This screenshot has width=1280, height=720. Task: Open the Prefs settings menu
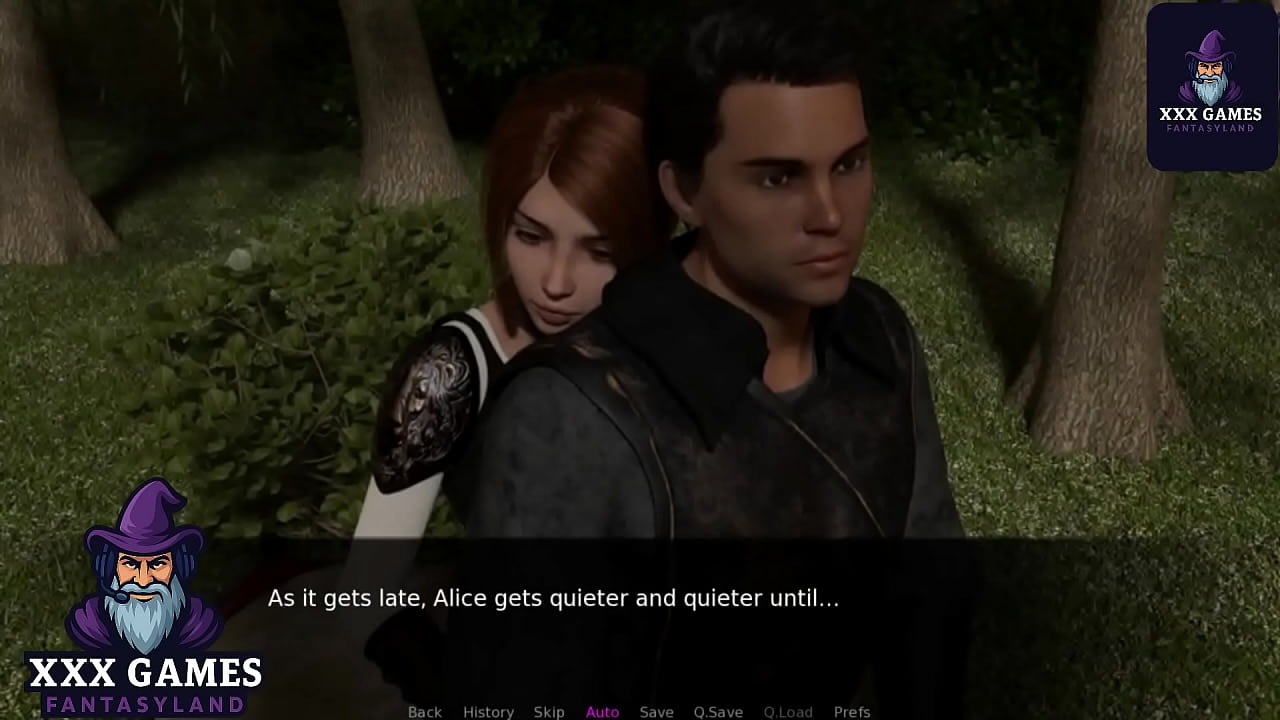pos(851,711)
